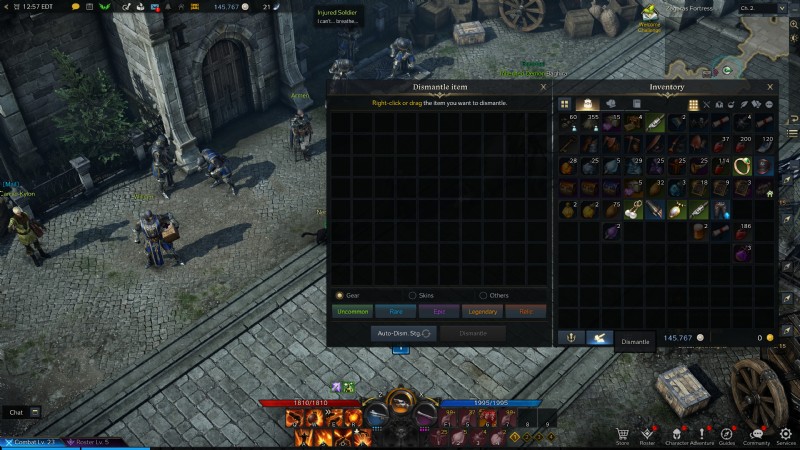Viewport: 800px width, 450px height.
Task: Select the Others radio option
Action: (483, 295)
